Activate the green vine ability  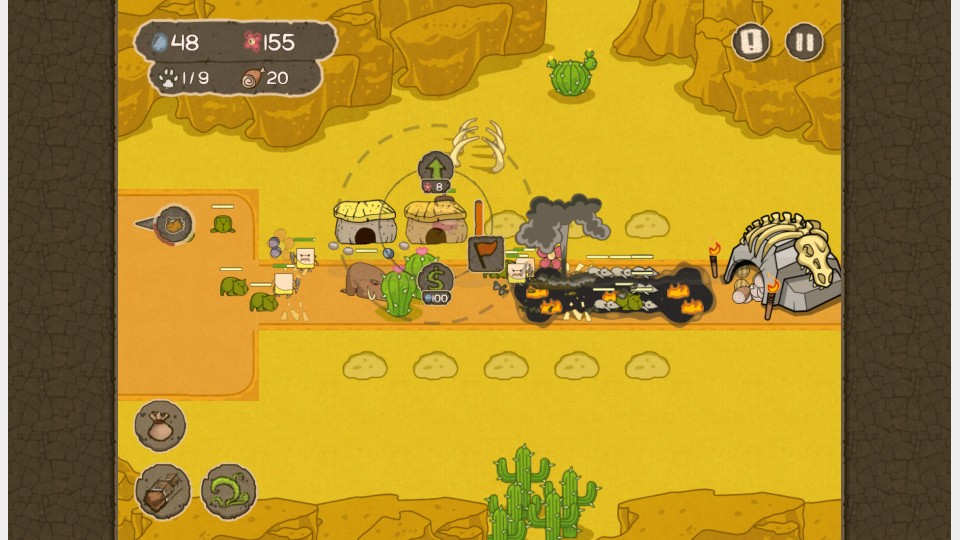pos(229,491)
